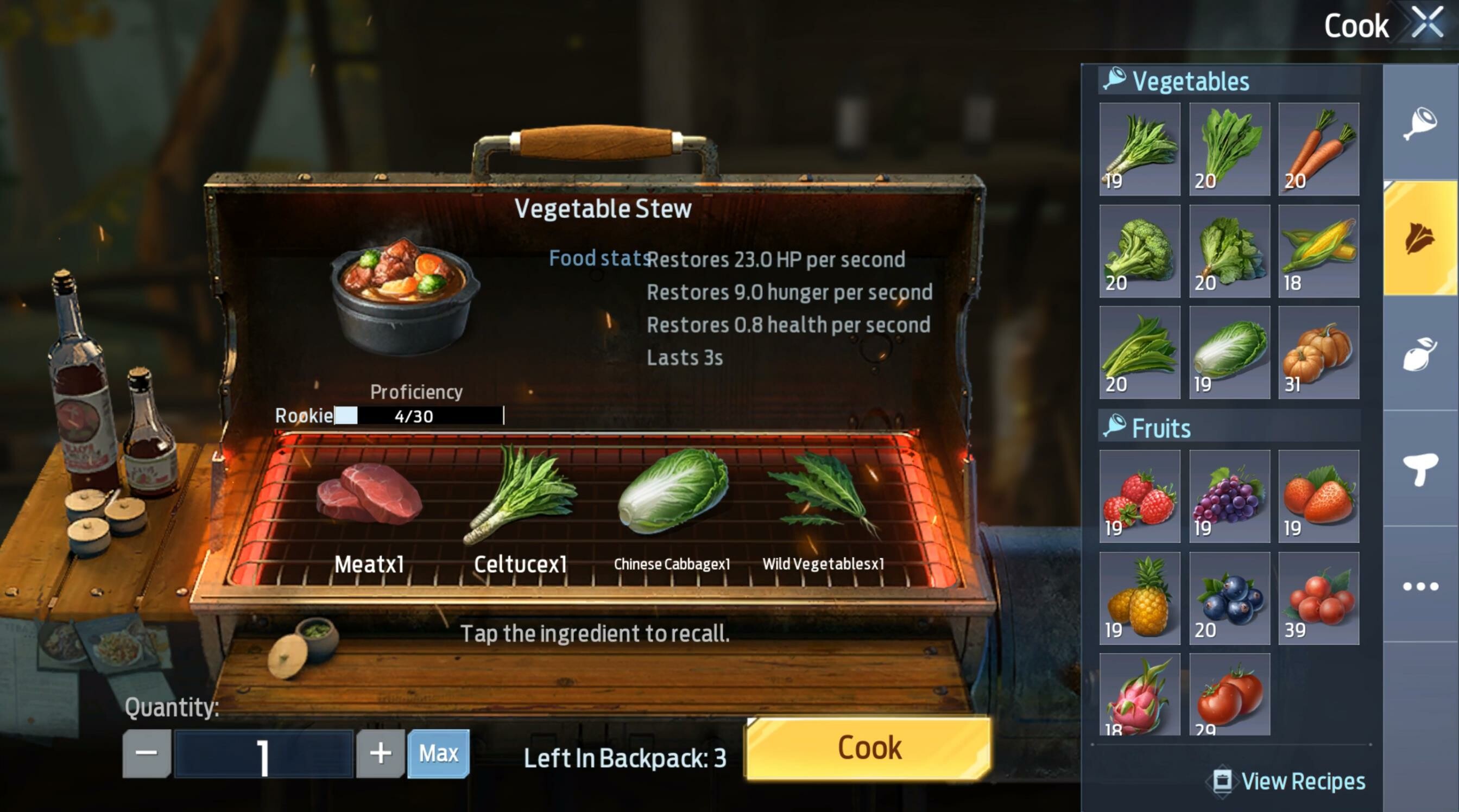1459x812 pixels.
Task: Add broccoli from the vegetables list
Action: pyautogui.click(x=1140, y=251)
